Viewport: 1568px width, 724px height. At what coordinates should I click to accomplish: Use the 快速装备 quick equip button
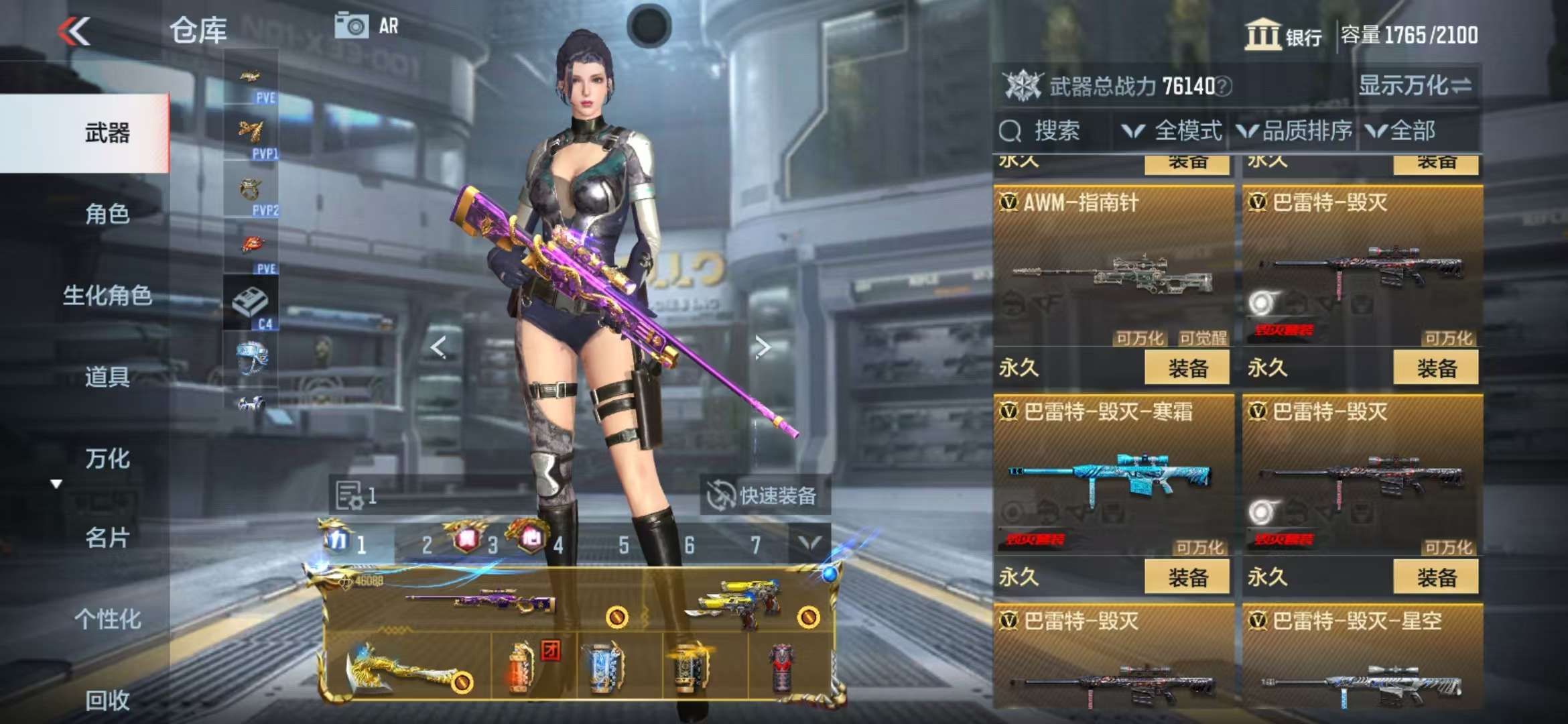coord(764,496)
